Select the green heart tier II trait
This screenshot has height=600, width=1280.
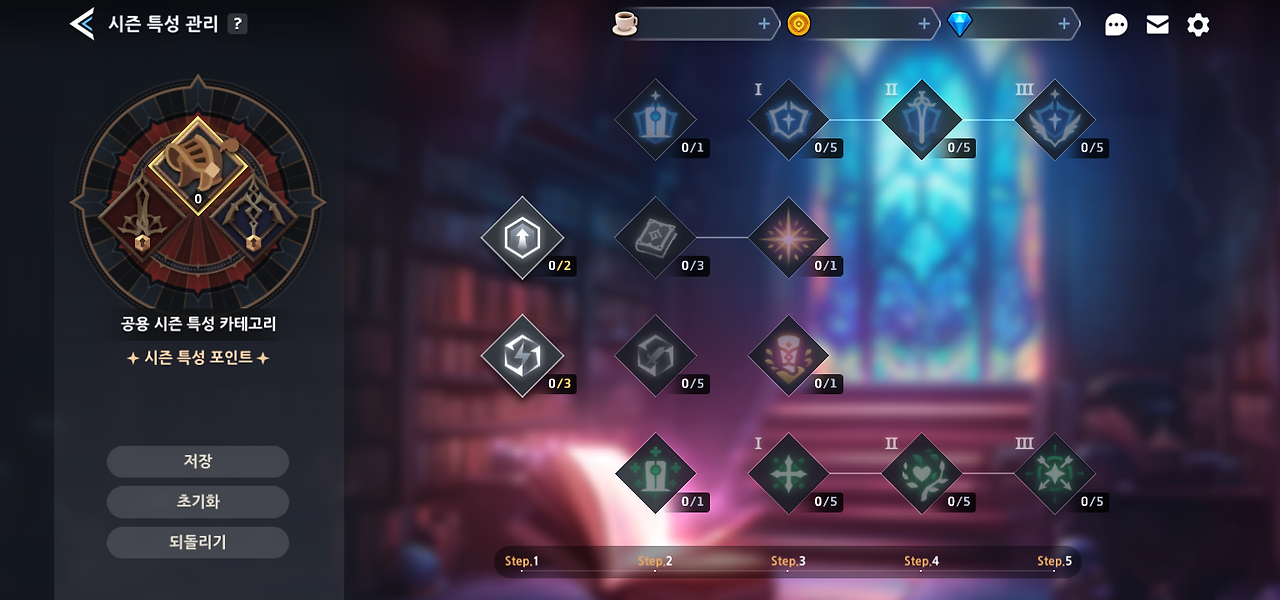(x=921, y=473)
